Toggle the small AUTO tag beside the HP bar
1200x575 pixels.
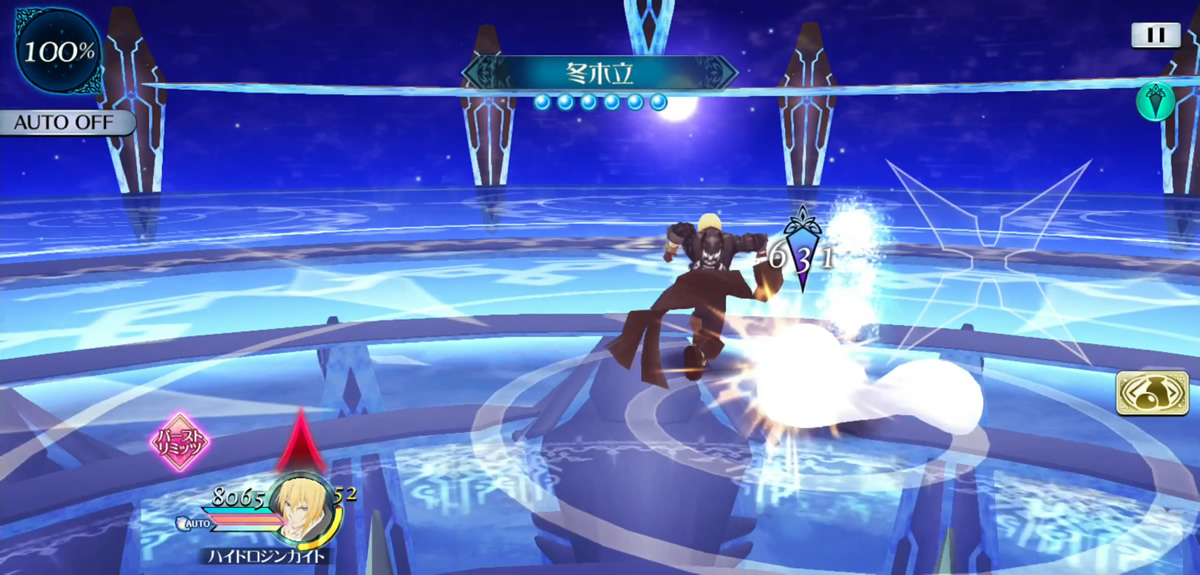click(194, 522)
